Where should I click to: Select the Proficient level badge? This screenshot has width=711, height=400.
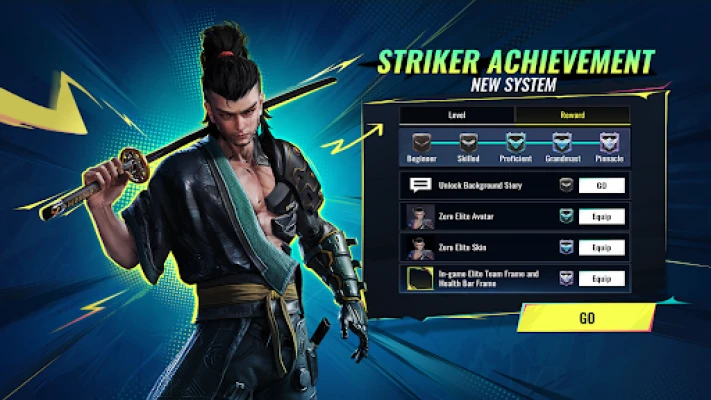coord(515,144)
